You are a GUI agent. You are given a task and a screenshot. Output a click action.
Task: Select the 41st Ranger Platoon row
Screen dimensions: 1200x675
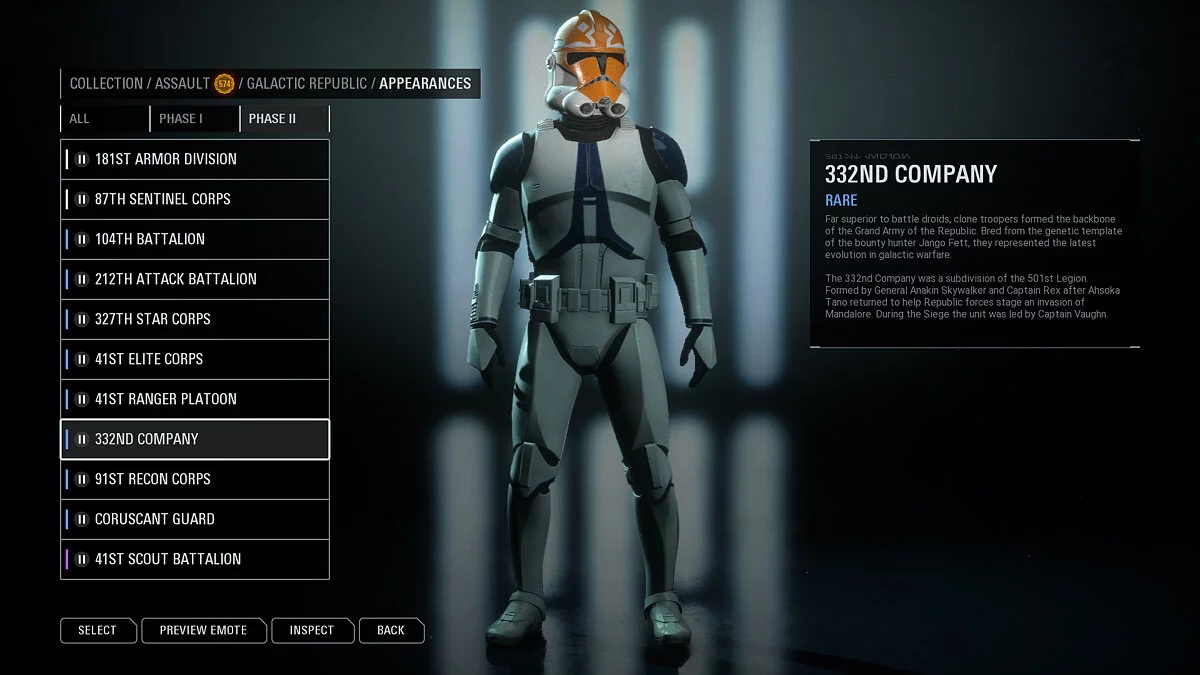click(195, 399)
